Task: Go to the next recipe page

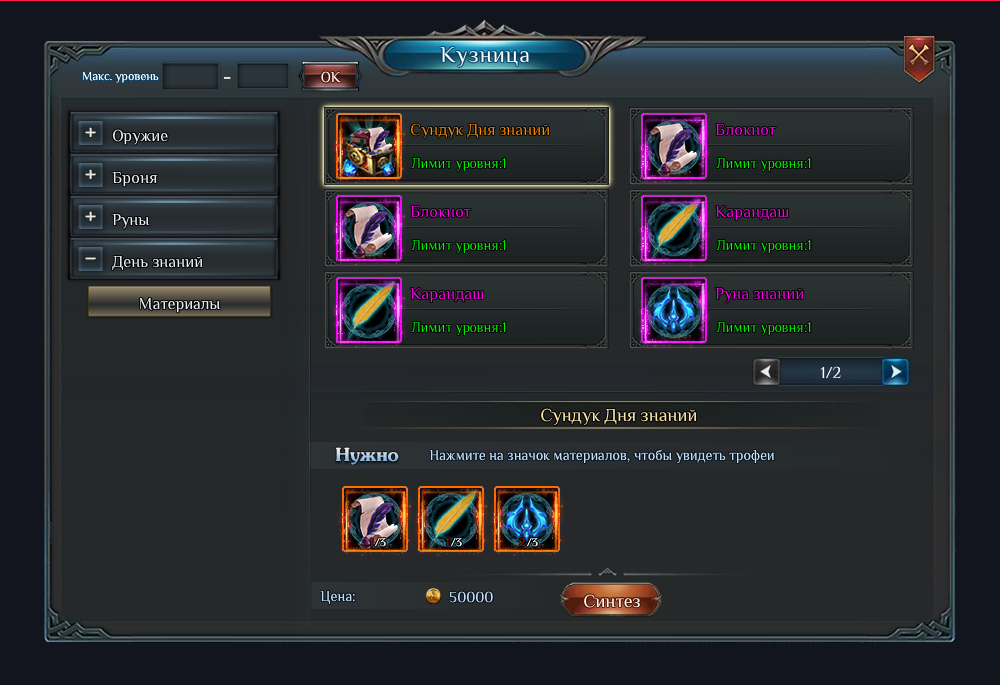Action: click(895, 372)
